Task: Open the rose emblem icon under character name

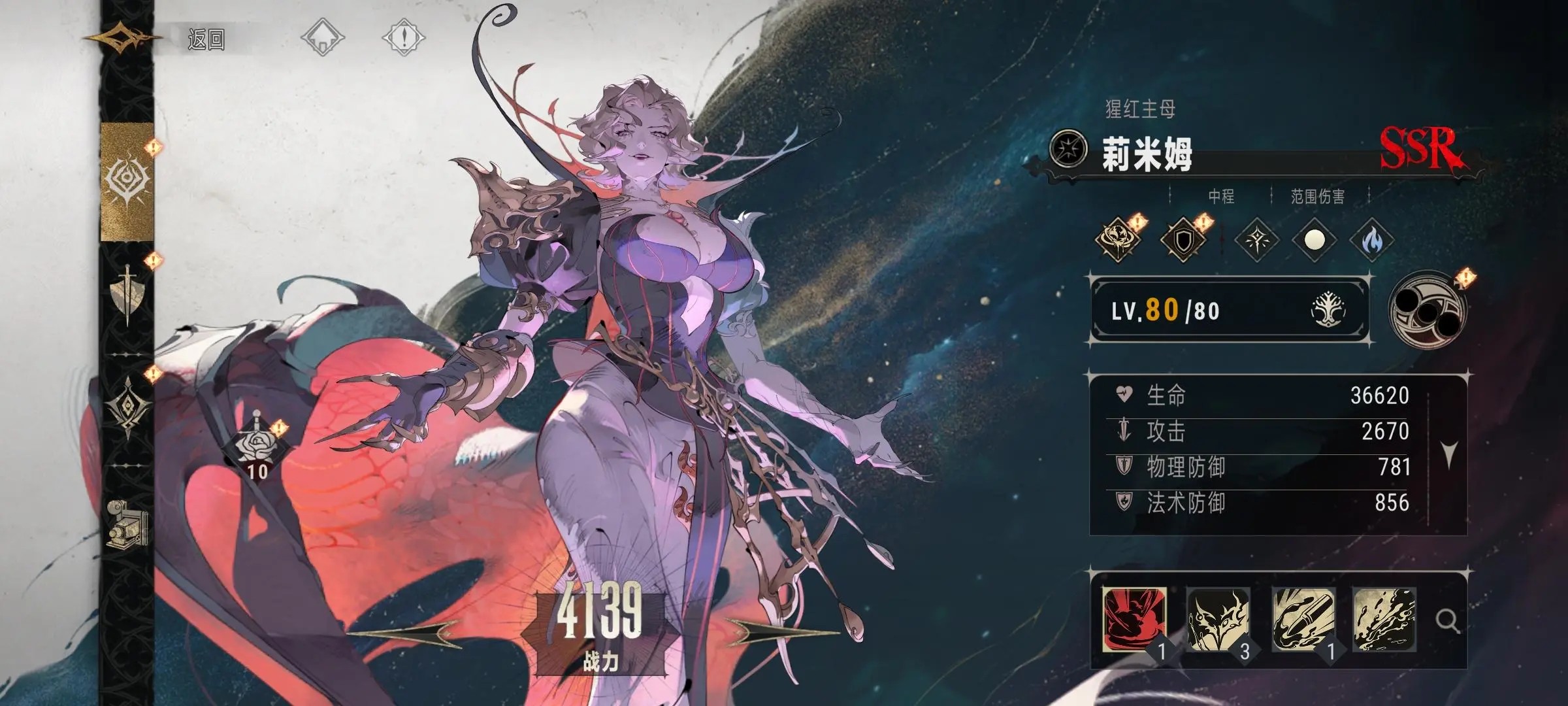Action: point(1117,239)
